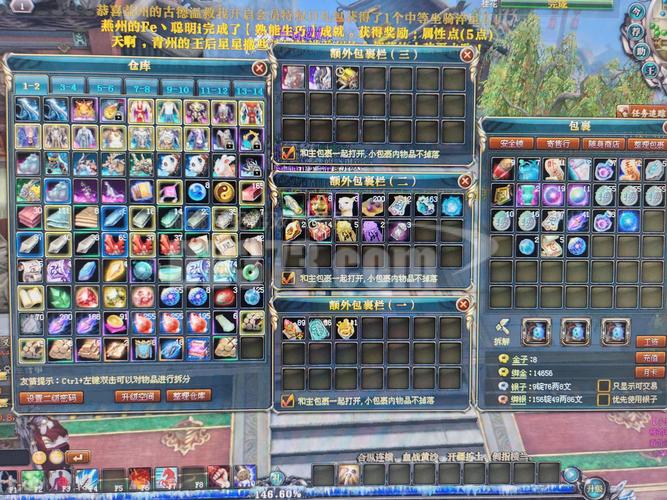
Task: Open the 安全锁 safety lock
Action: click(511, 144)
